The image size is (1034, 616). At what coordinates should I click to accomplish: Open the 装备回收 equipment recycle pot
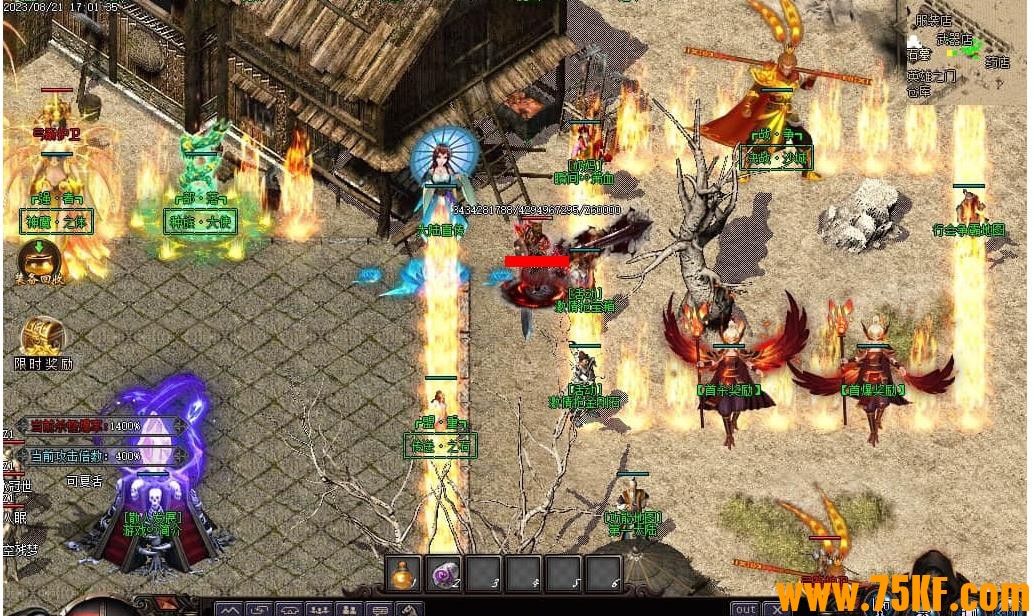pos(39,260)
